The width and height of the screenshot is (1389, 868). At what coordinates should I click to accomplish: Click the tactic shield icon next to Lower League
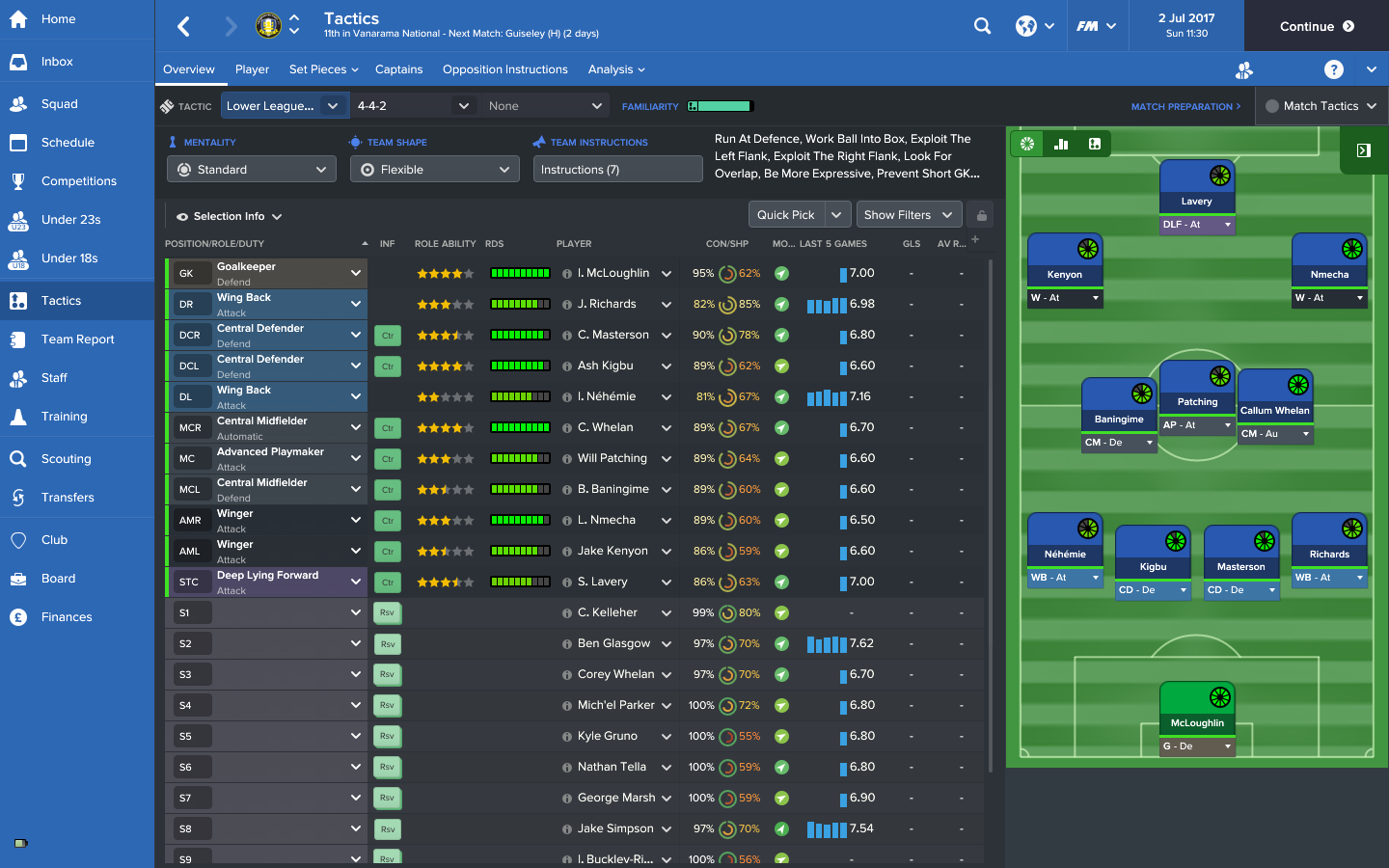(x=166, y=106)
